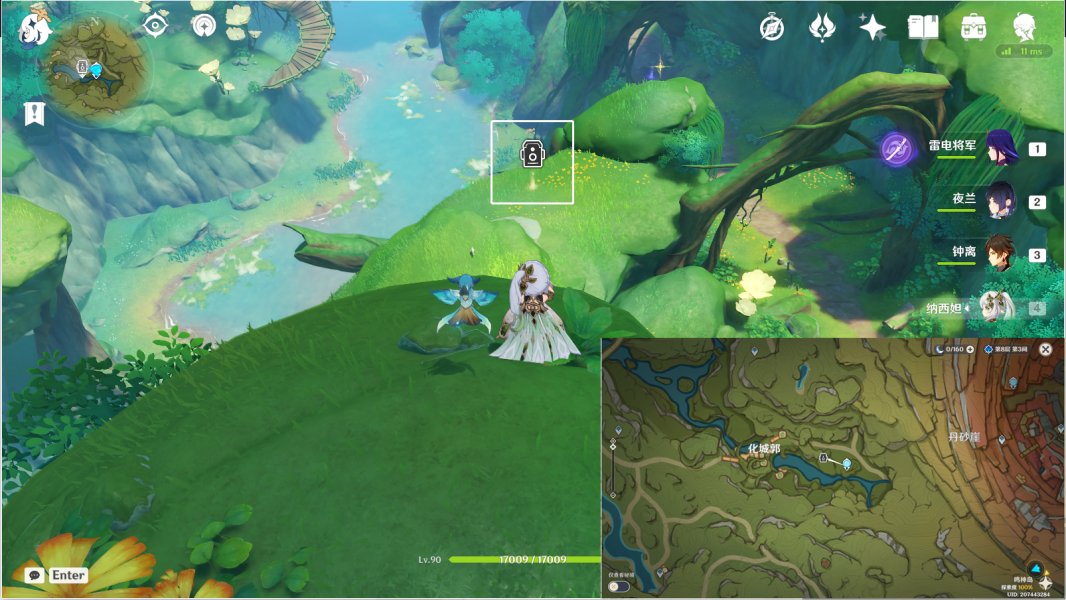Image resolution: width=1066 pixels, height=600 pixels.
Task: Add resin with the plus button
Action: (970, 349)
